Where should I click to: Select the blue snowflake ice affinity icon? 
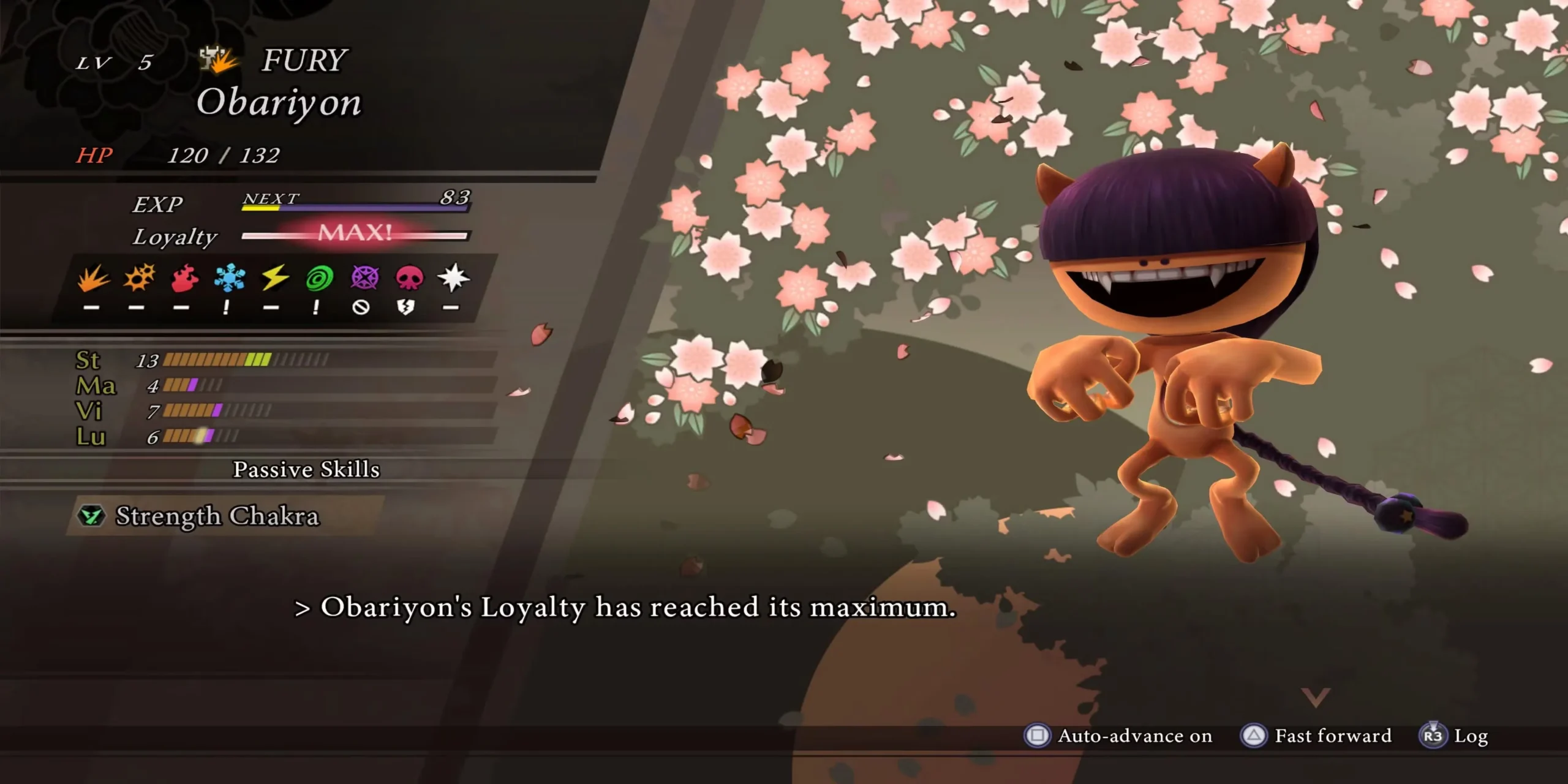click(x=230, y=279)
